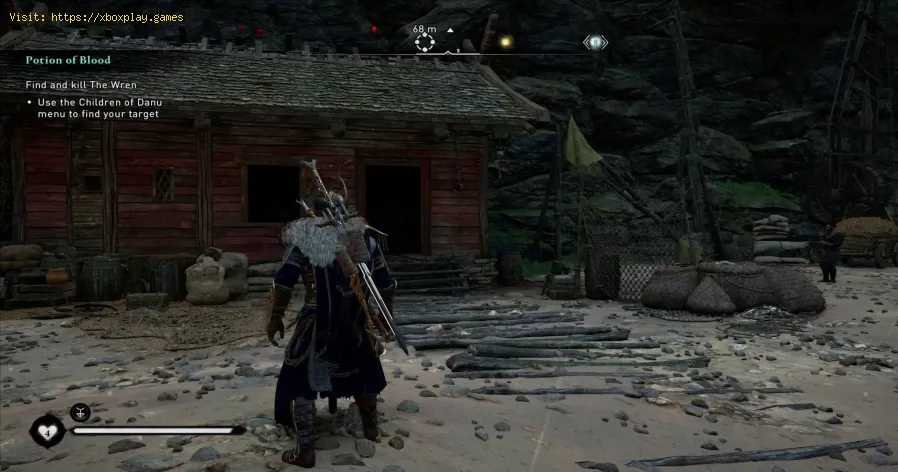Use the heart-shaped rations icon
This screenshot has height=472, width=898.
(47, 431)
